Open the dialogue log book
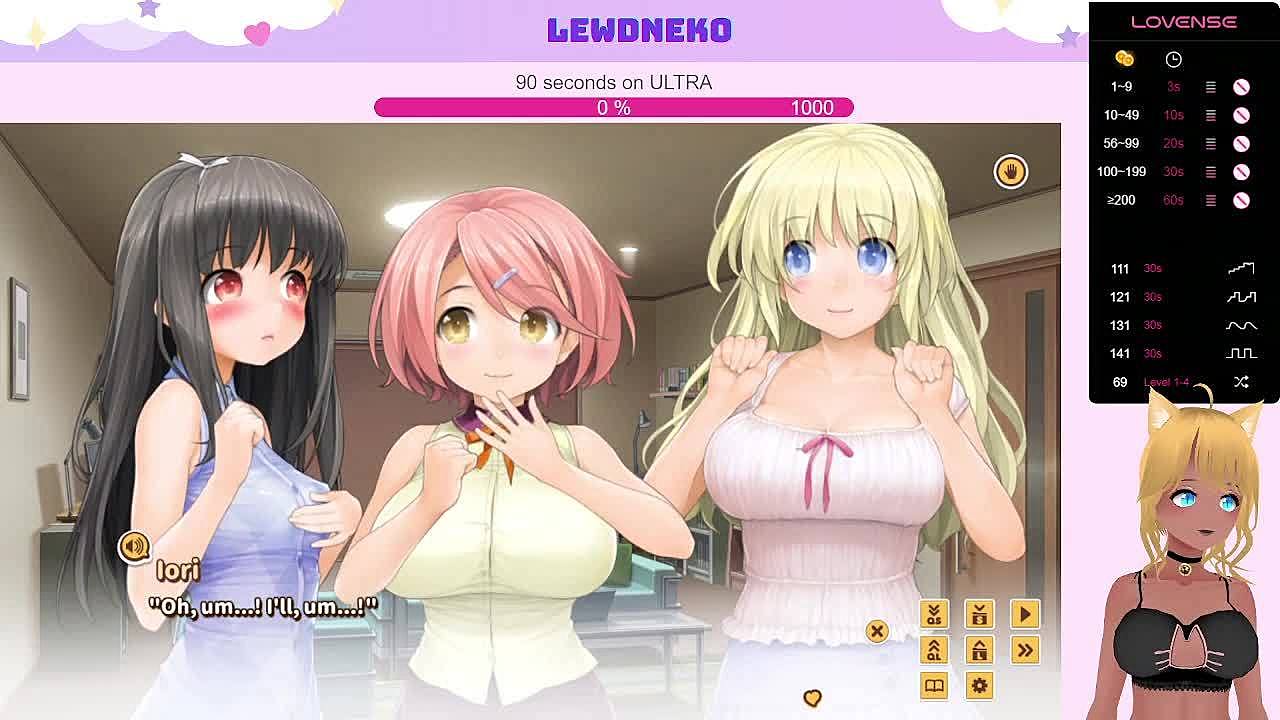The width and height of the screenshot is (1280, 720). coord(934,686)
